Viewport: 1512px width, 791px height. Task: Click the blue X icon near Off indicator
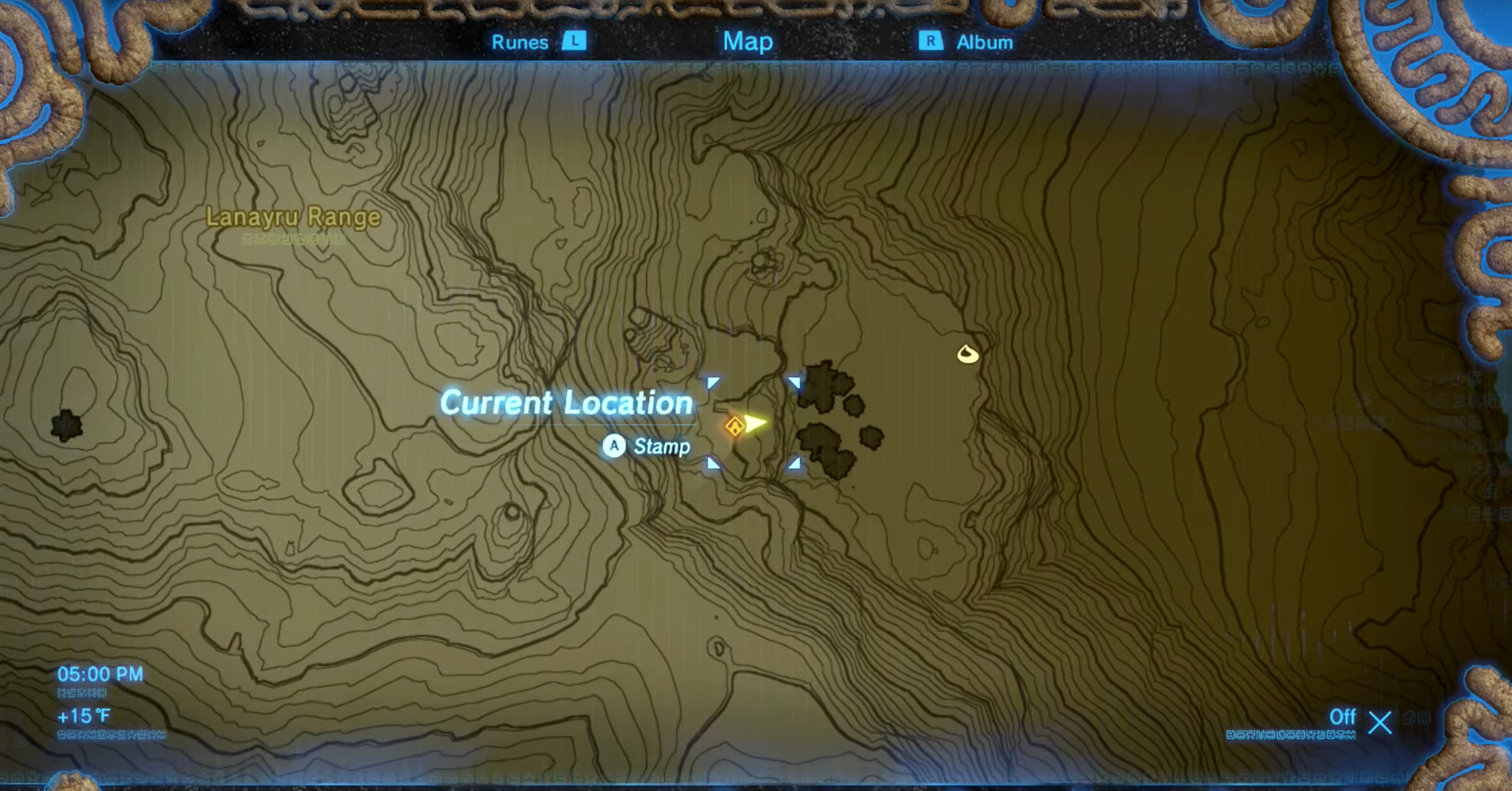1380,723
